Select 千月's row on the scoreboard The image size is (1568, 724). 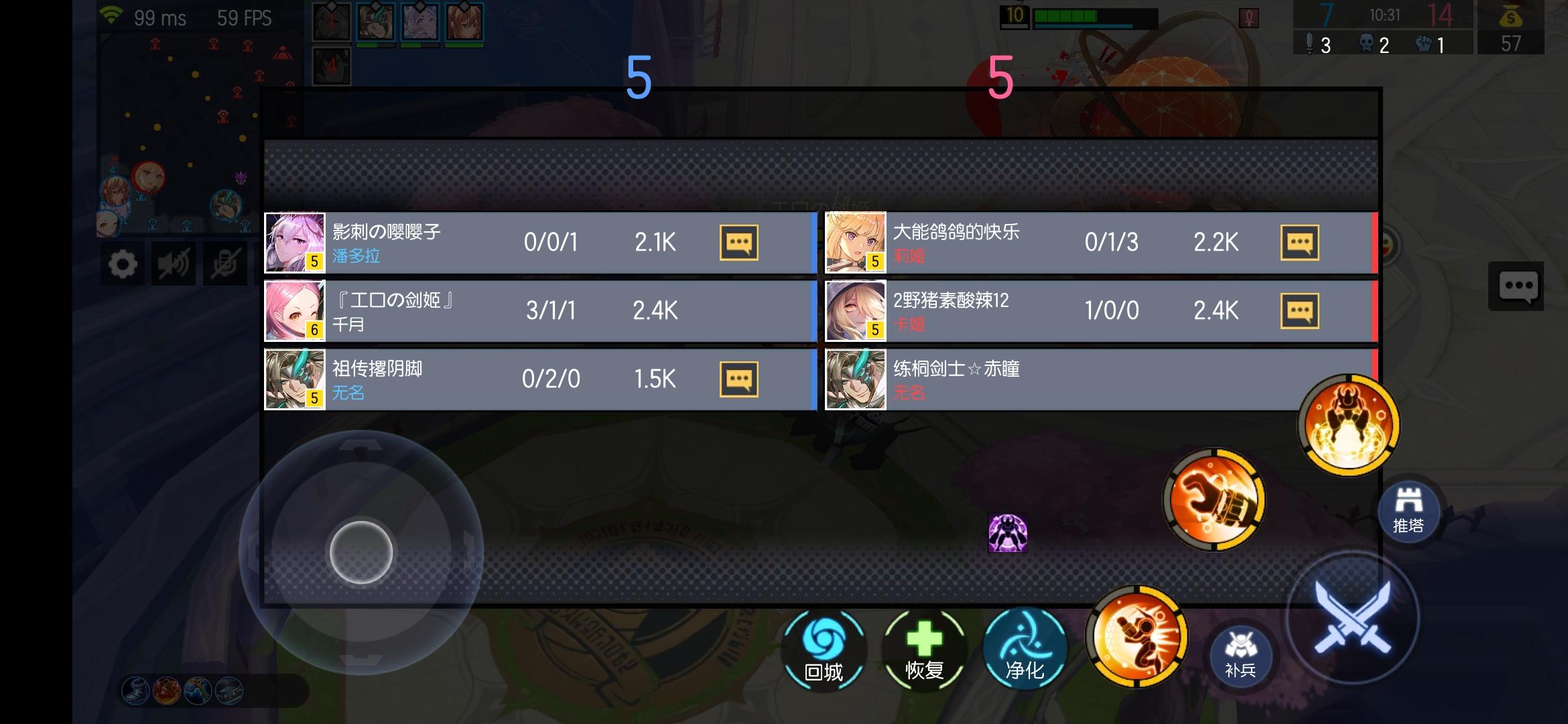tap(536, 310)
